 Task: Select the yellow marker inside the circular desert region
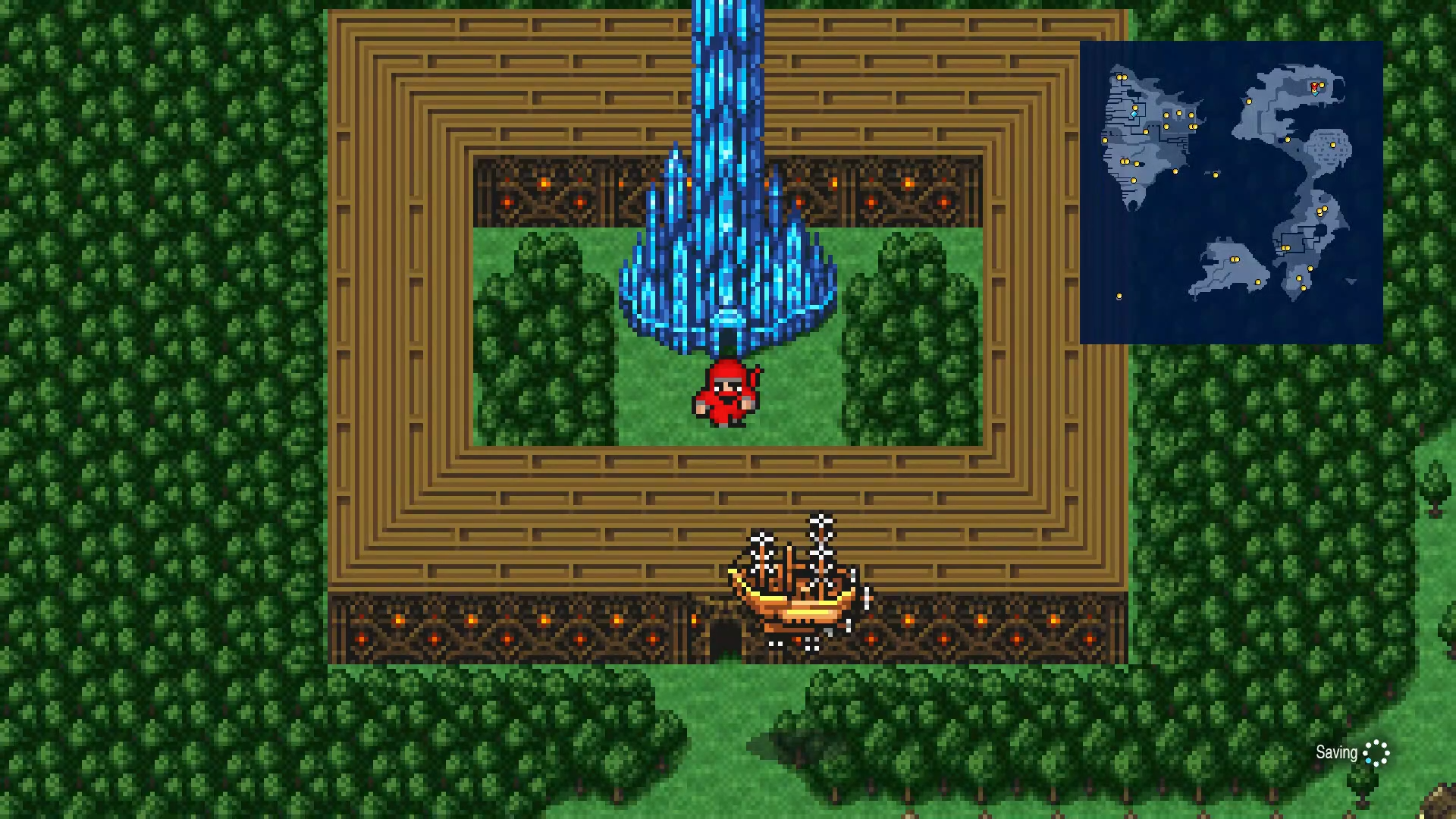1332,144
